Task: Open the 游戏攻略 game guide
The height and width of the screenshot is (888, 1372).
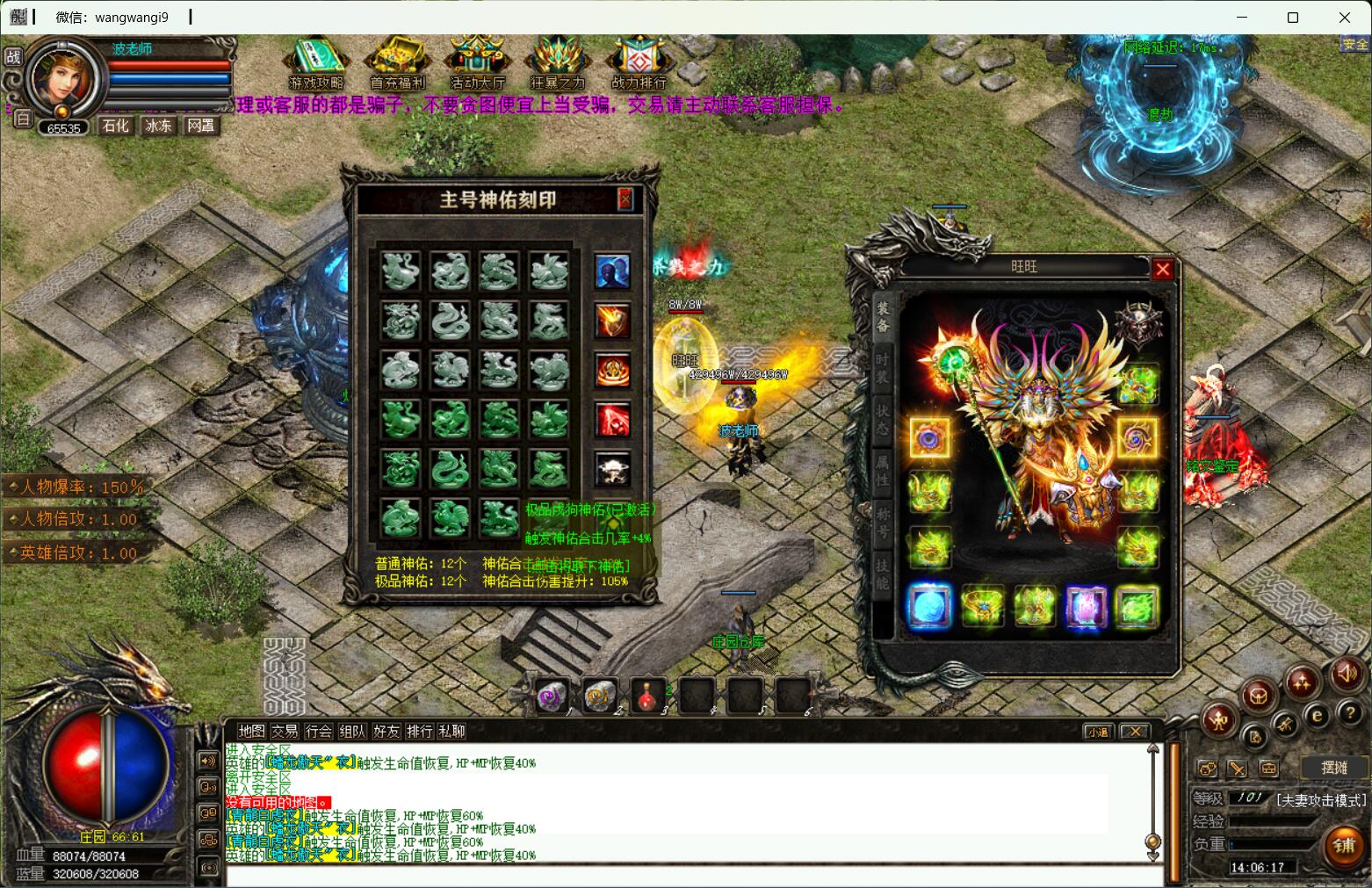Action: coord(315,64)
